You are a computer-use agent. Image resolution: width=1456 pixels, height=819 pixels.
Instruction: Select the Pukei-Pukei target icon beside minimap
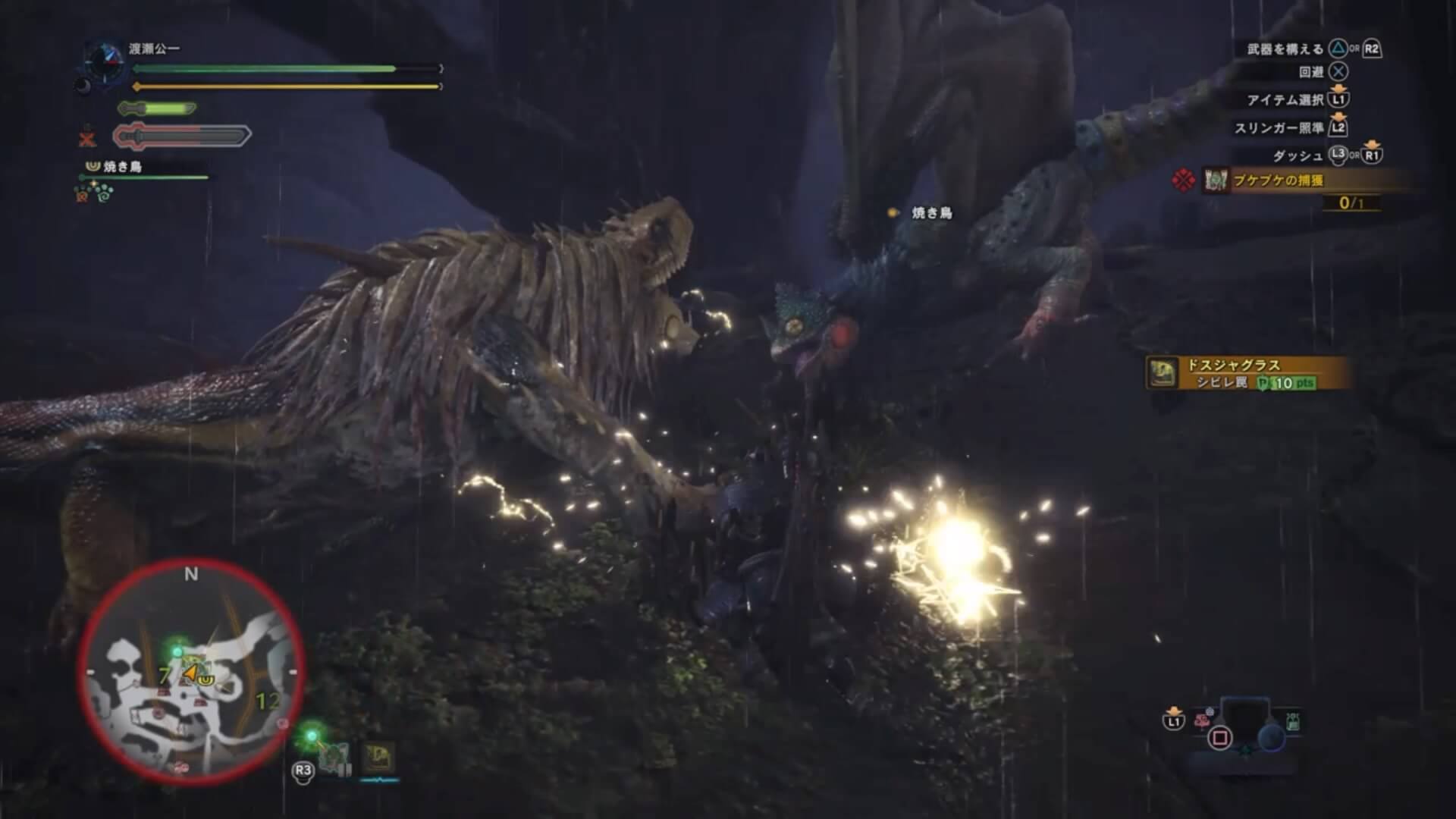click(x=334, y=757)
